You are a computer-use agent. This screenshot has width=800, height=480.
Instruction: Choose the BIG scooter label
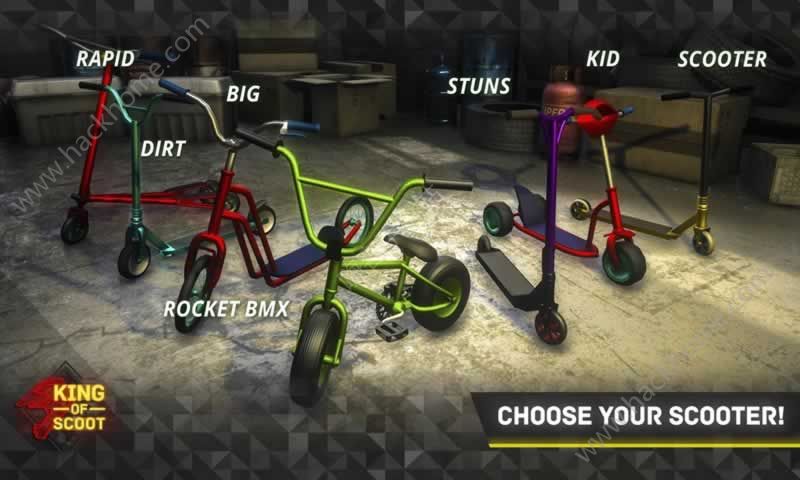click(243, 95)
